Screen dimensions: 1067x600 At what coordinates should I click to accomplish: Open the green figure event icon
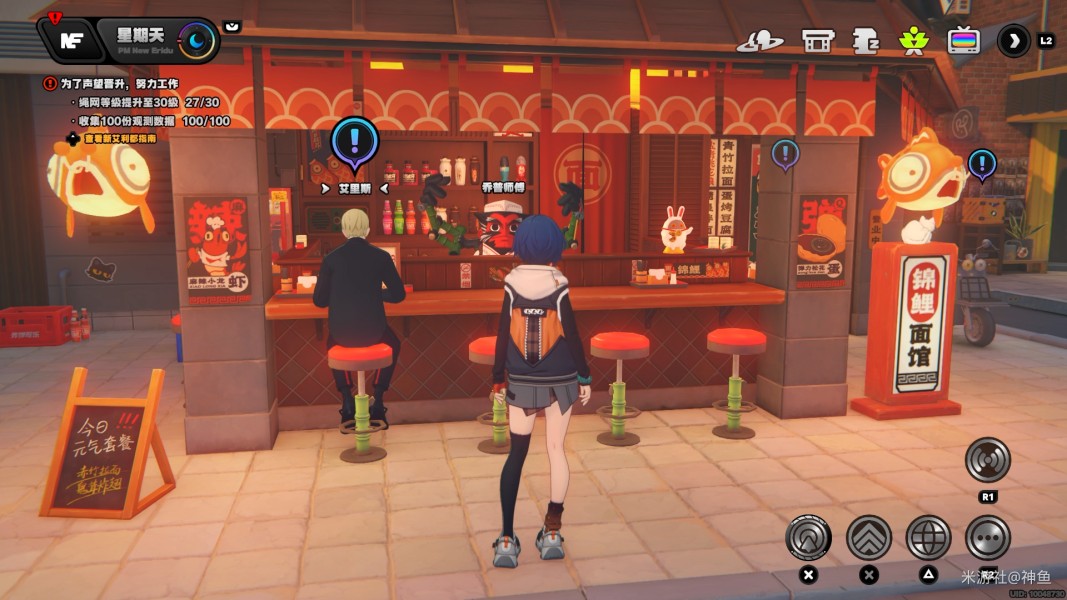pyautogui.click(x=913, y=41)
